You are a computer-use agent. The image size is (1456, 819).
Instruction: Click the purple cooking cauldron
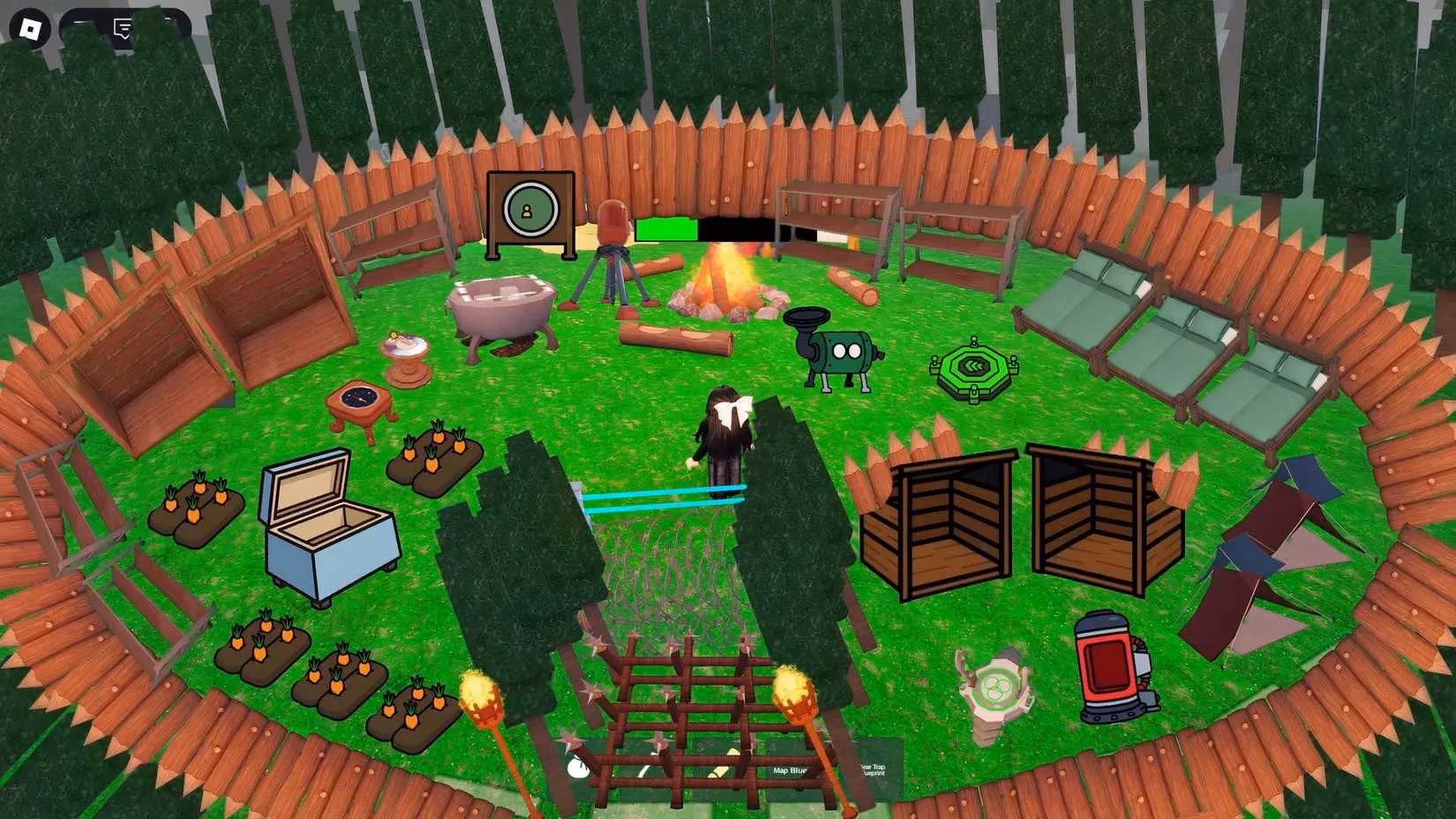(500, 304)
